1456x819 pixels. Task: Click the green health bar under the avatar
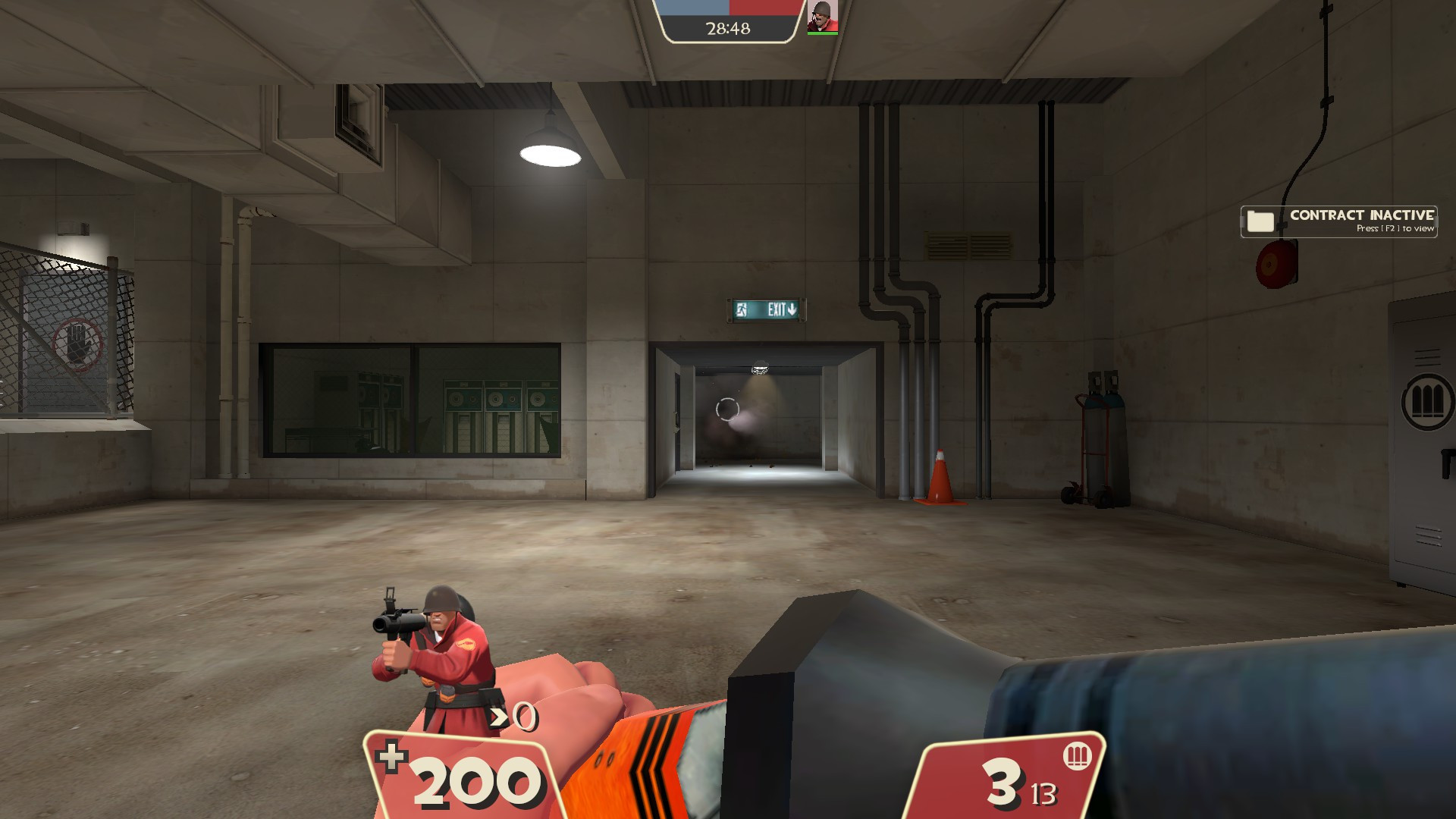pos(824,34)
